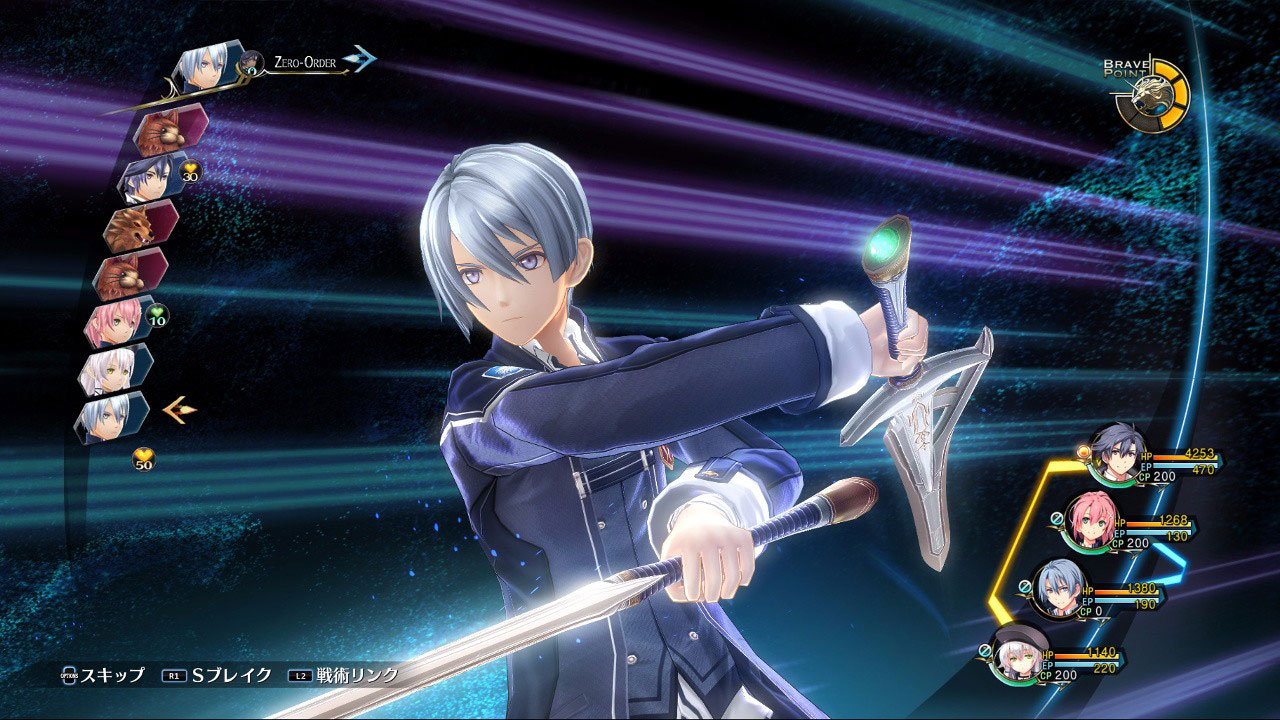Select Kurt's active turn portrait beside Zero-Order
The height and width of the screenshot is (720, 1280).
[205, 69]
